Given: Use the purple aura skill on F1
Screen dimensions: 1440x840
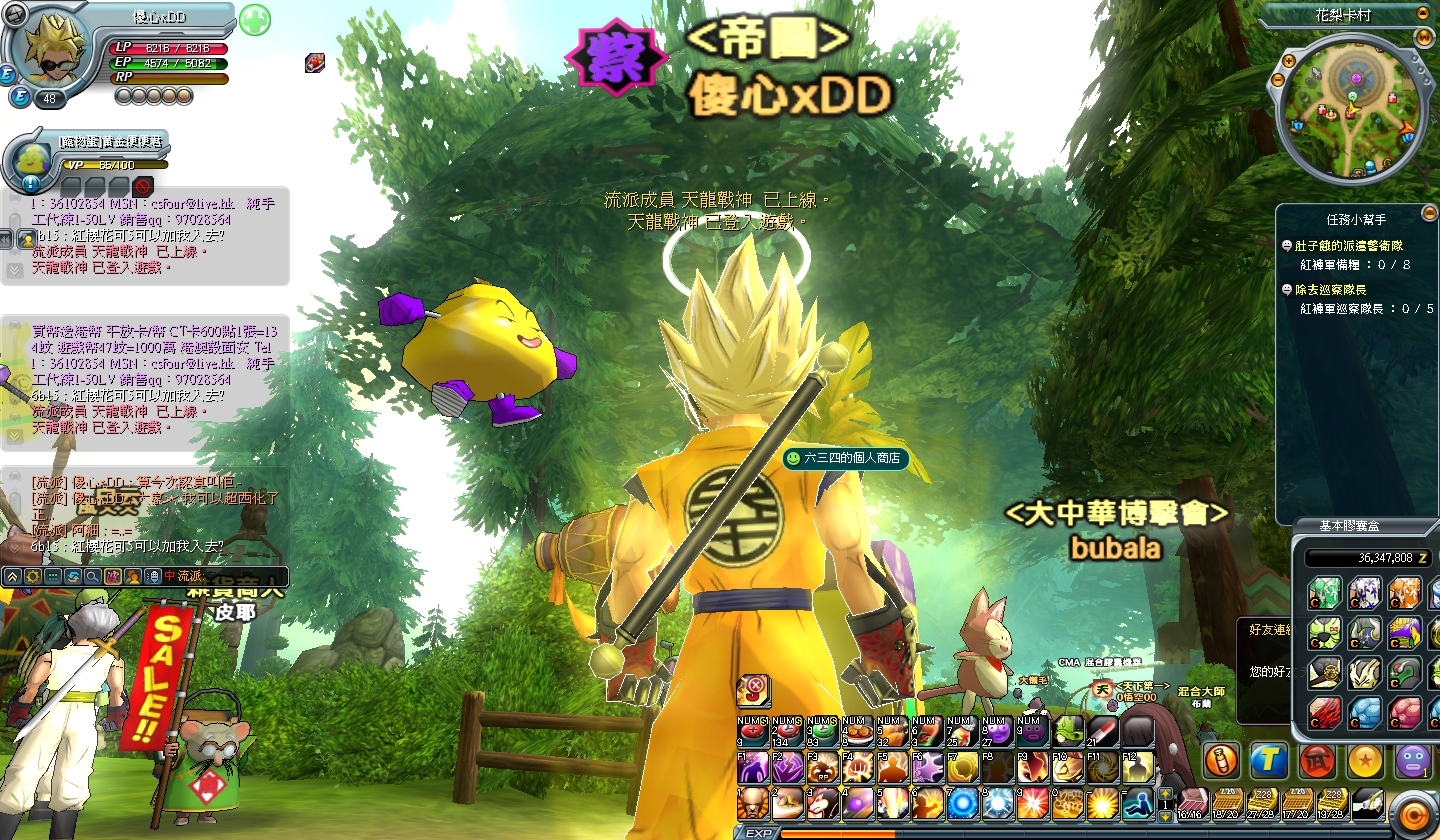Looking at the screenshot, I should tap(752, 767).
